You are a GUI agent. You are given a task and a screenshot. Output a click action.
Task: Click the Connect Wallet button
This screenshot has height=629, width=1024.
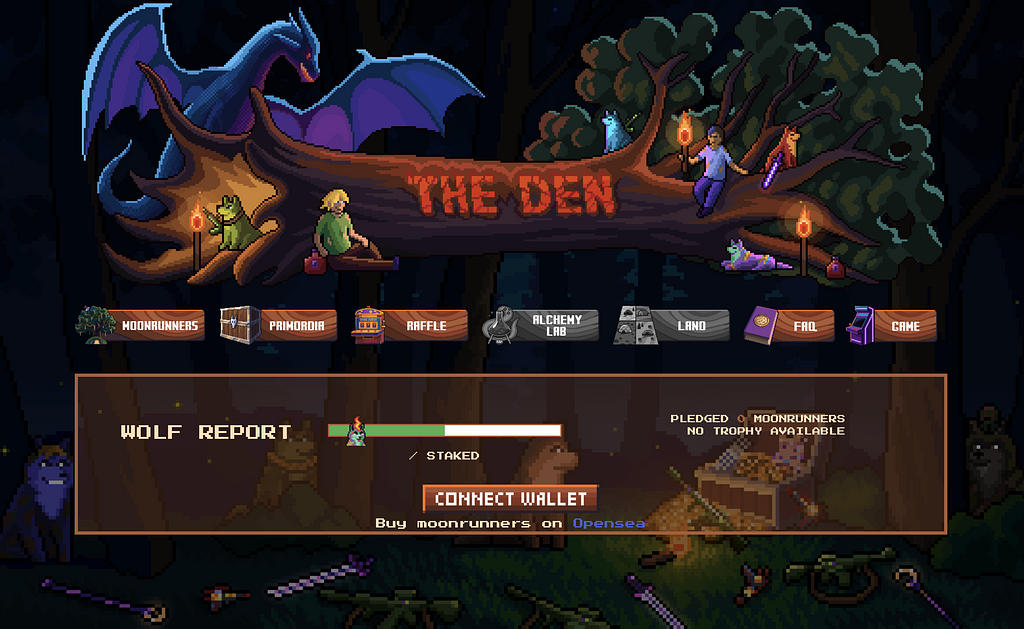pos(510,498)
